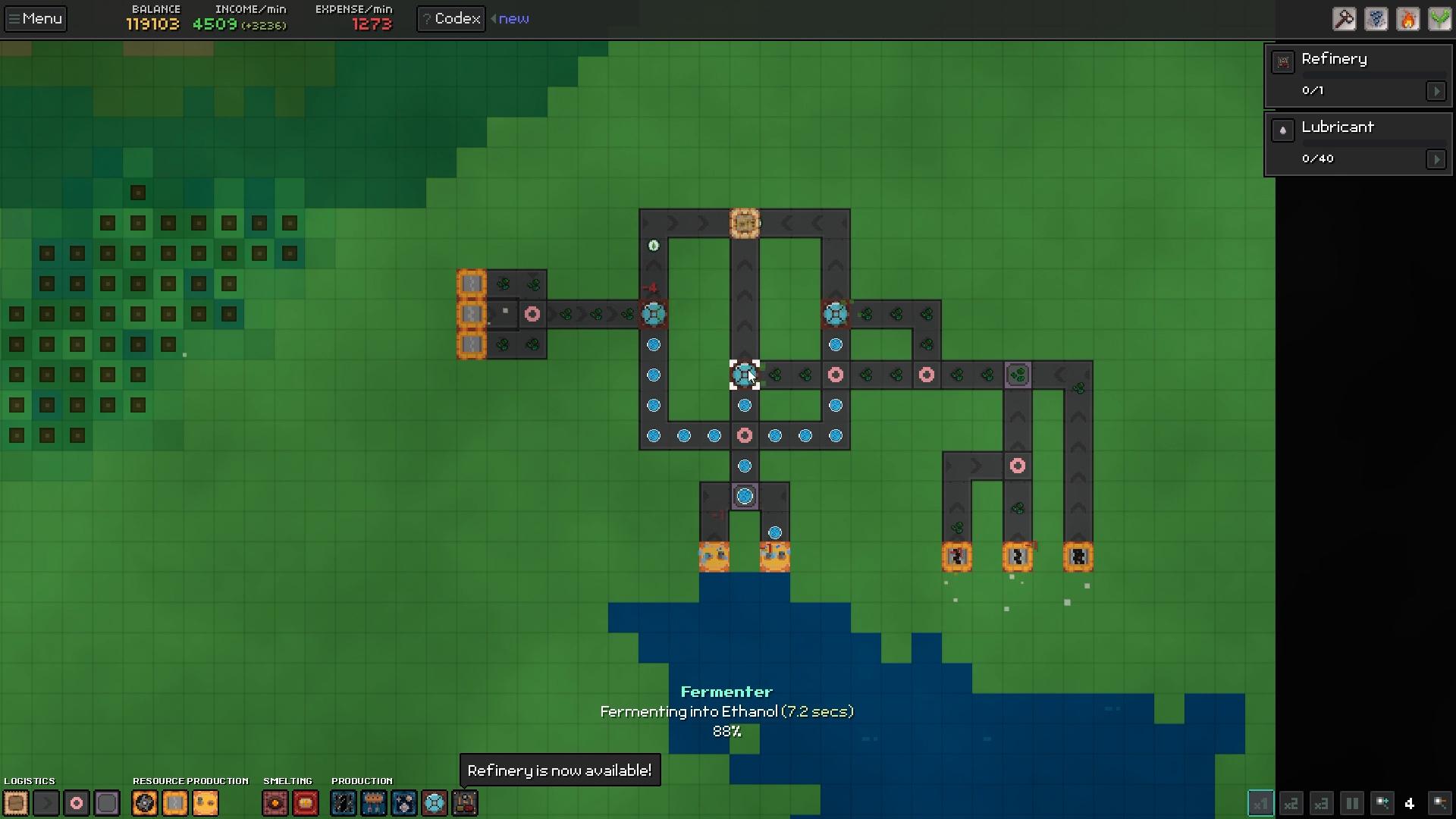This screenshot has width=1456, height=819.
Task: Switch to the Smelting building category
Action: pyautogui.click(x=288, y=781)
